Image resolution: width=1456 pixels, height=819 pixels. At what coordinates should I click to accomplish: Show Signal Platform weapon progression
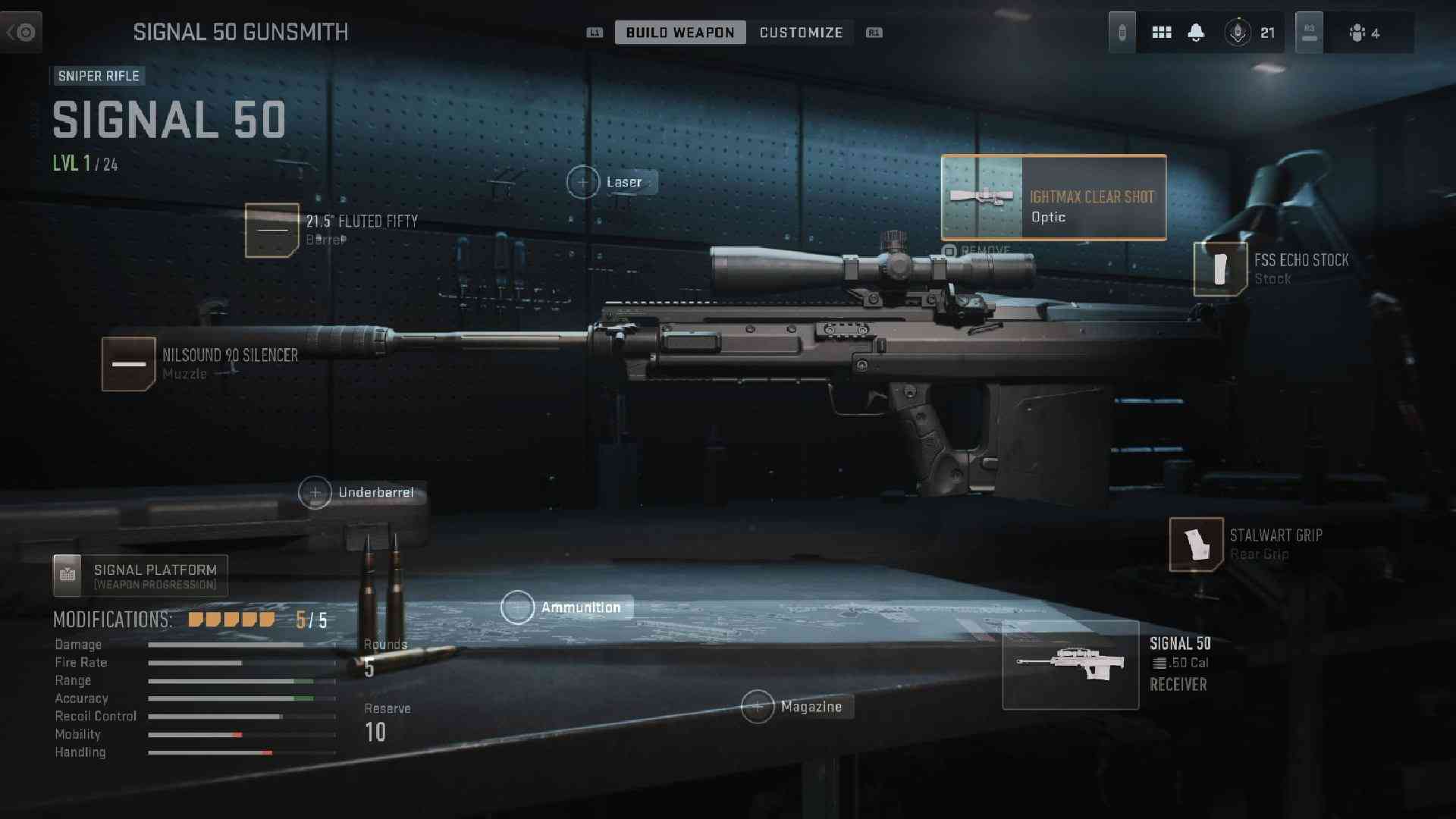140,576
